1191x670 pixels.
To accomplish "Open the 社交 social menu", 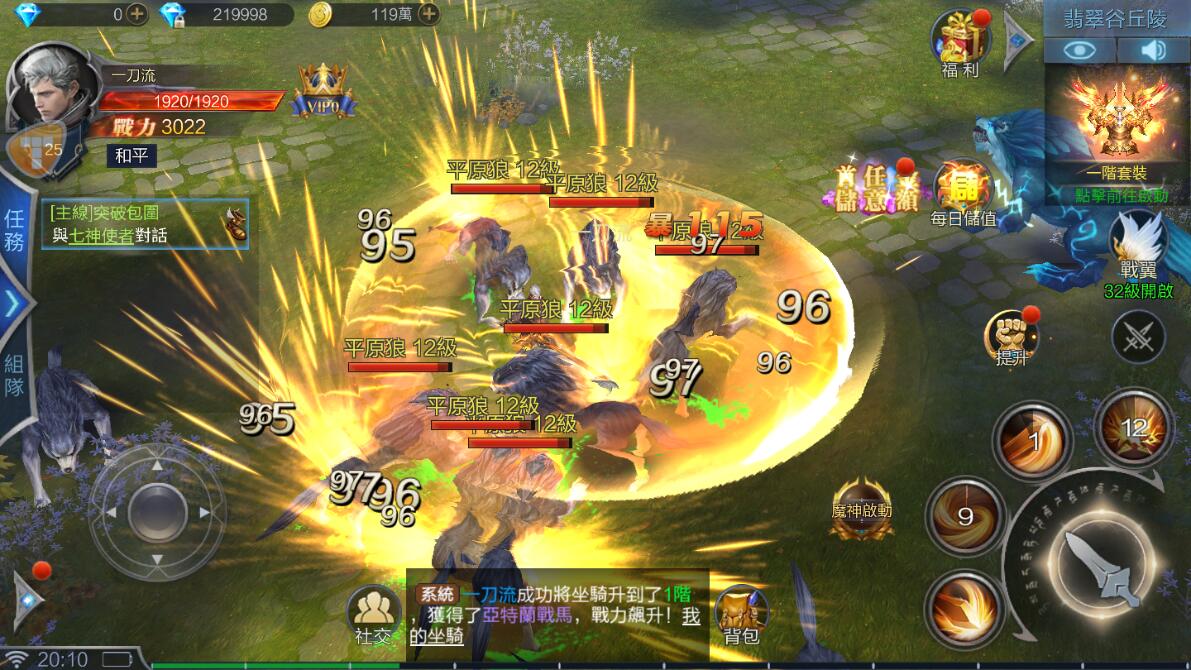I will [373, 612].
